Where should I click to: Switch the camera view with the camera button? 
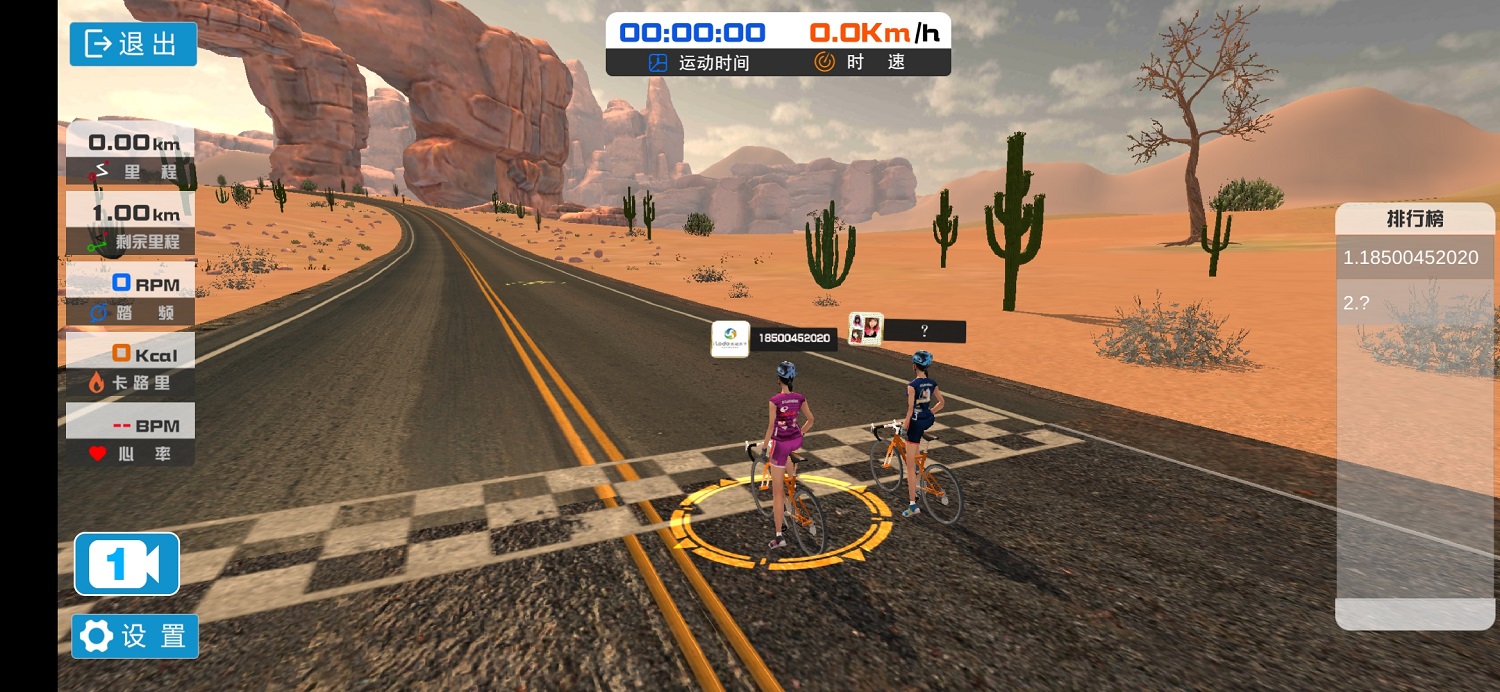pyautogui.click(x=127, y=564)
